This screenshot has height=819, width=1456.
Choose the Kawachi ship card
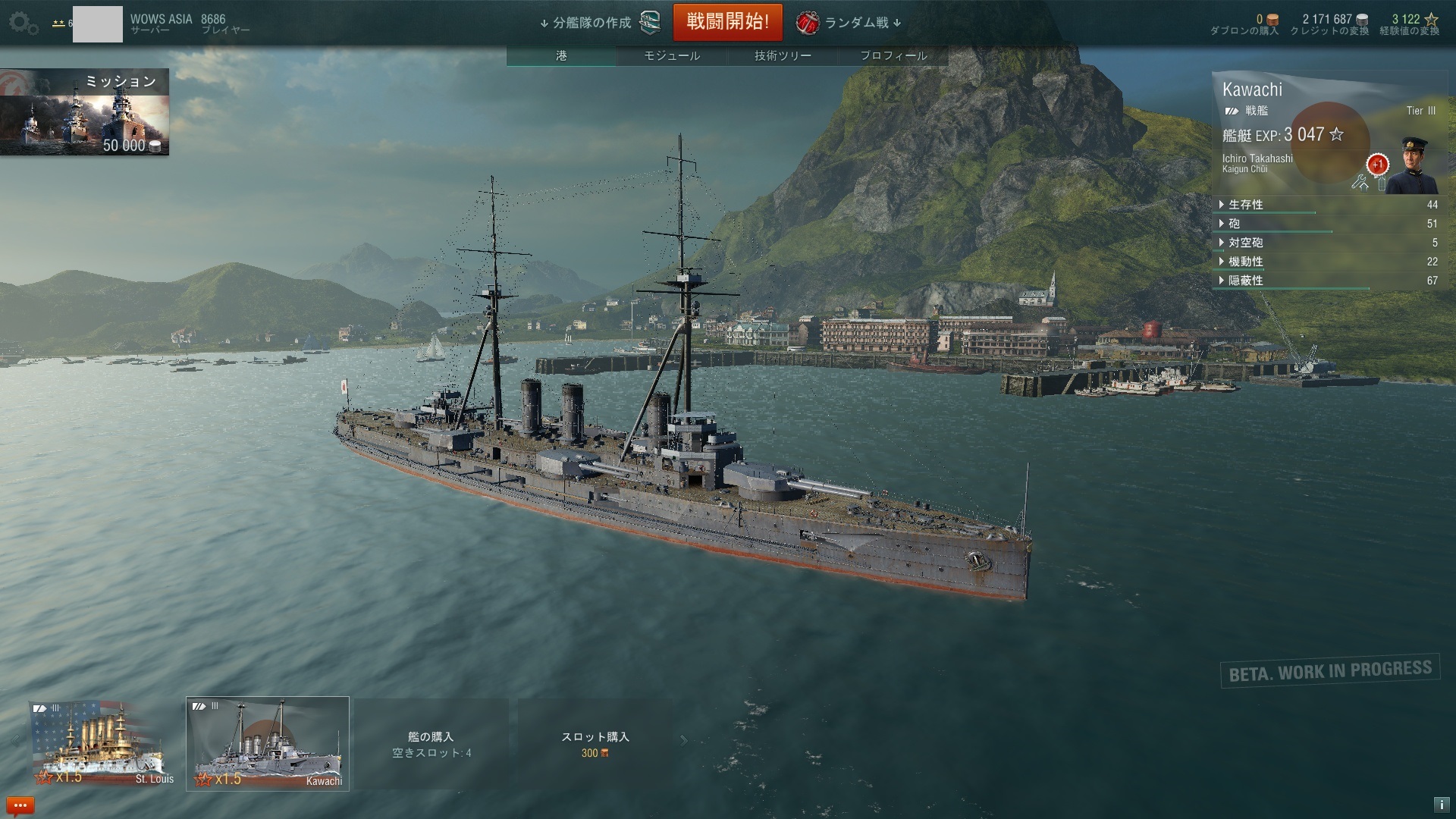click(268, 743)
